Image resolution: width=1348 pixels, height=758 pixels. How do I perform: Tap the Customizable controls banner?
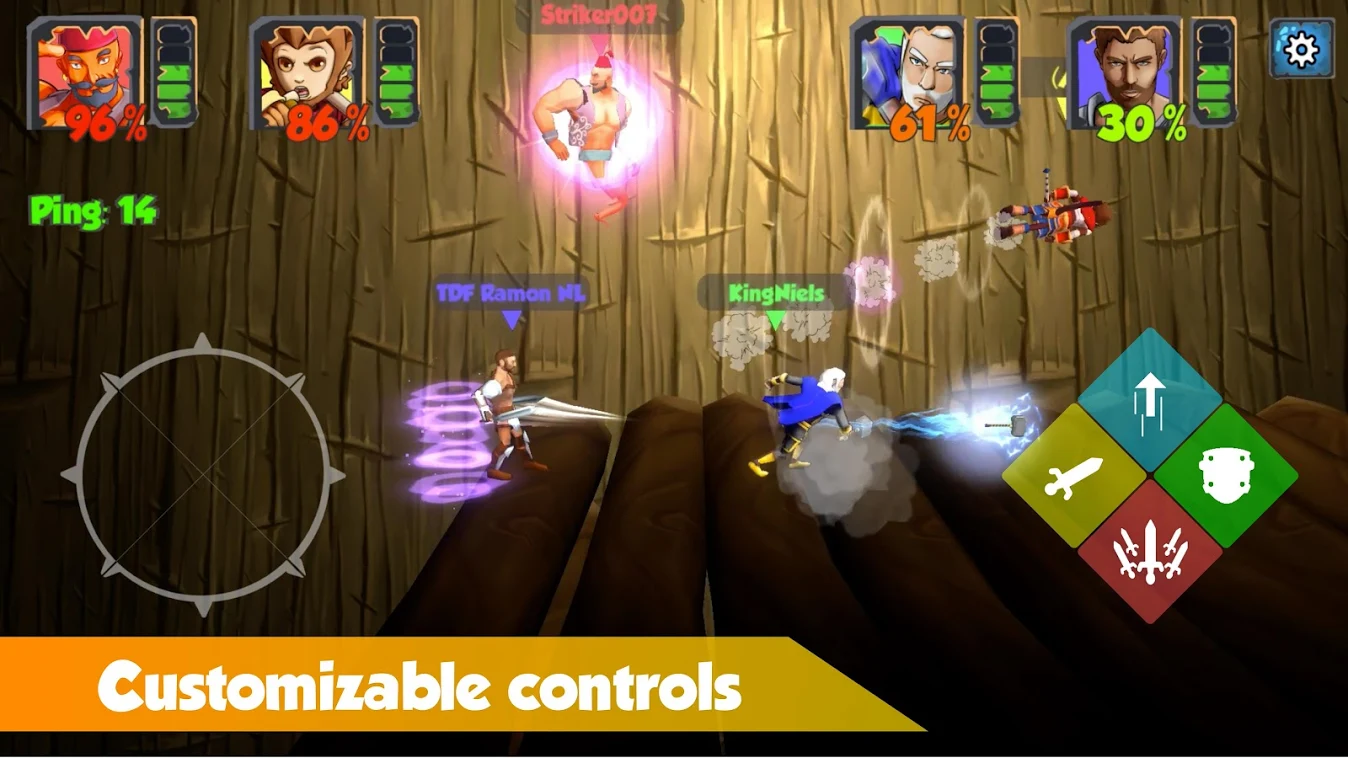tap(420, 686)
